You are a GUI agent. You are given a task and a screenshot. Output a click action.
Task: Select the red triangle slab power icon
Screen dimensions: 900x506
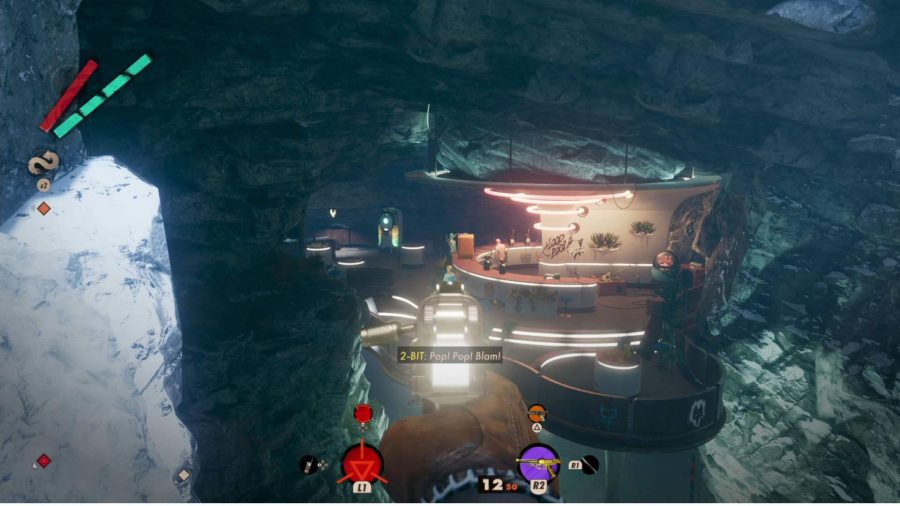pos(362,463)
